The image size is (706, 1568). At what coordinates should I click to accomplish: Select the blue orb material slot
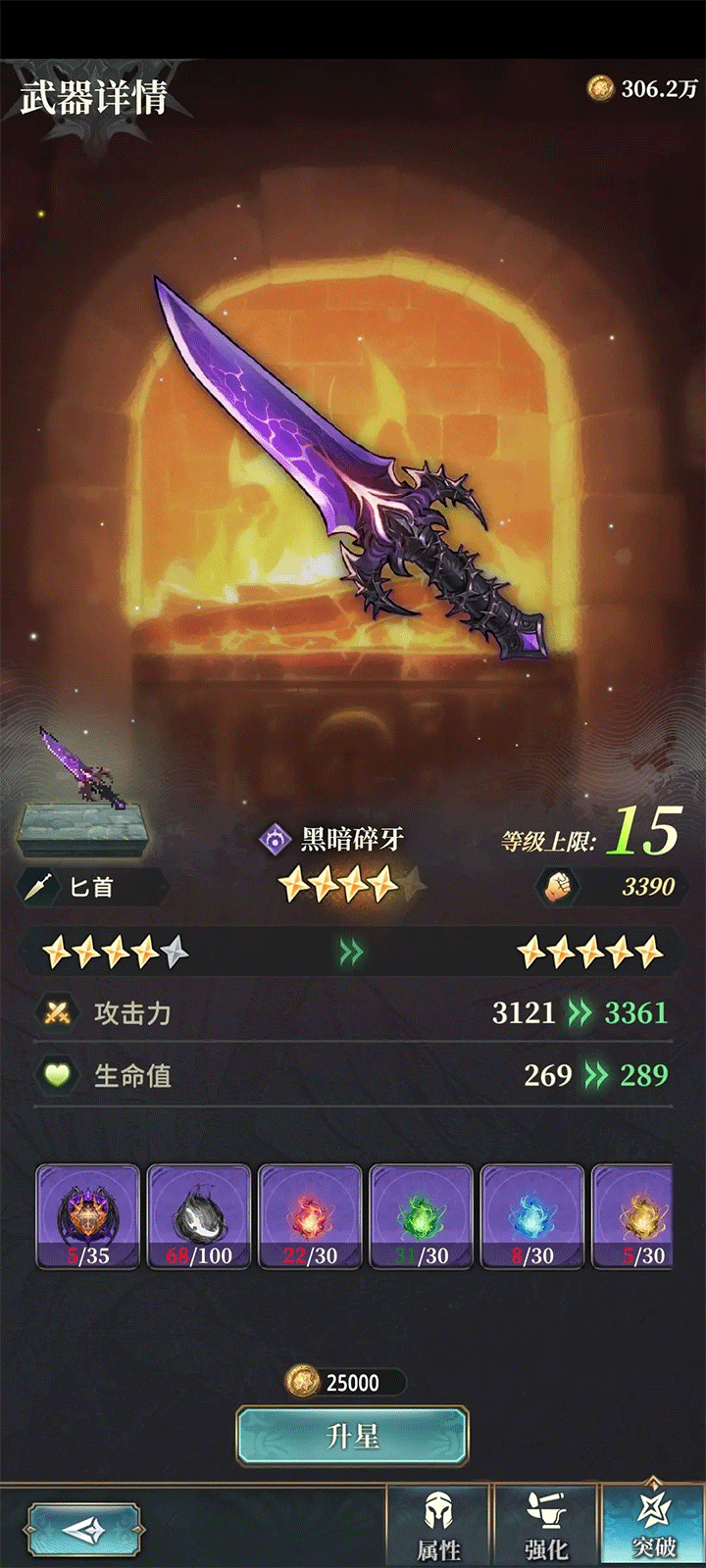532,1217
